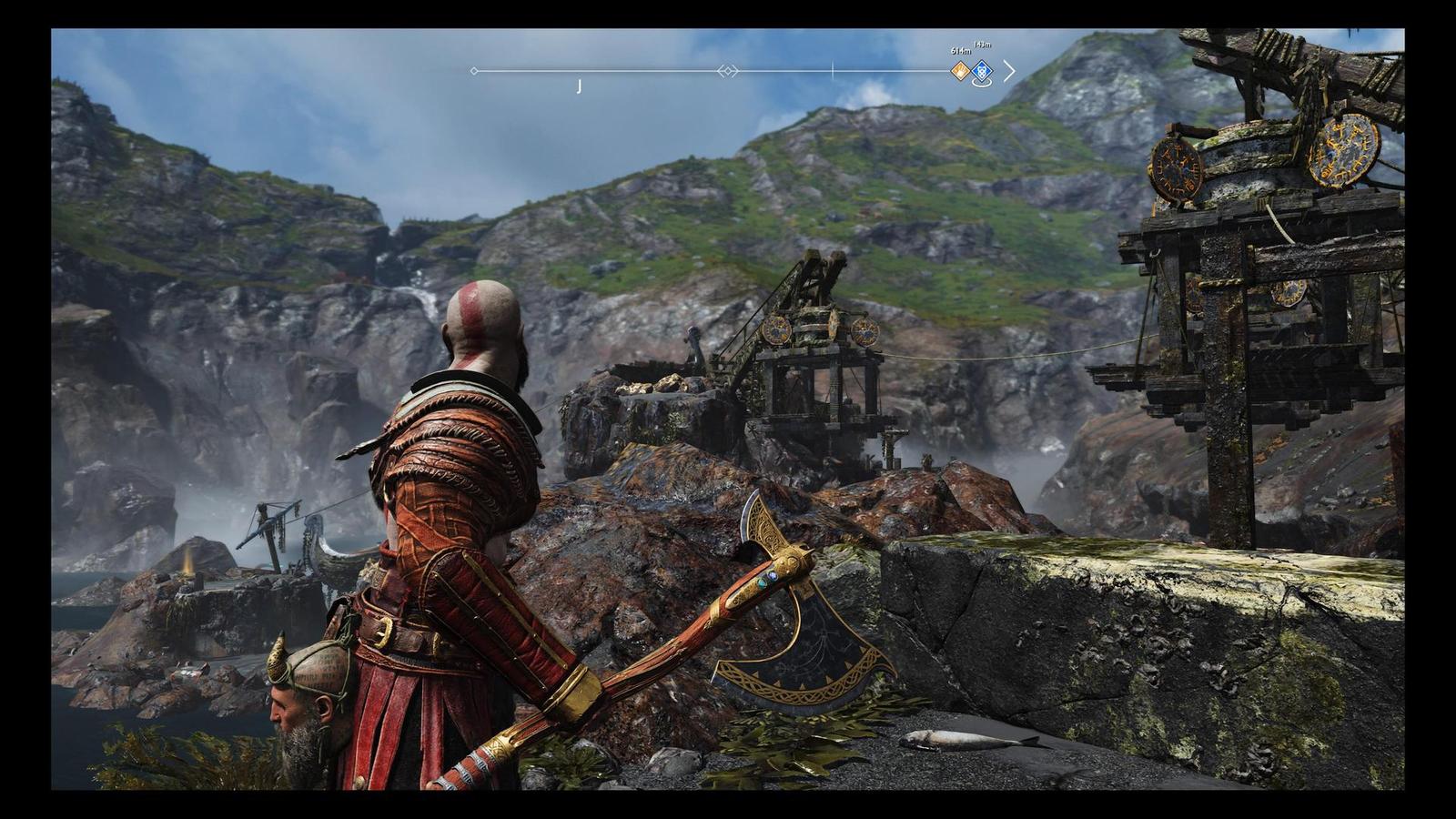
Task: Click the compass's center diamond indicator
Action: click(727, 71)
